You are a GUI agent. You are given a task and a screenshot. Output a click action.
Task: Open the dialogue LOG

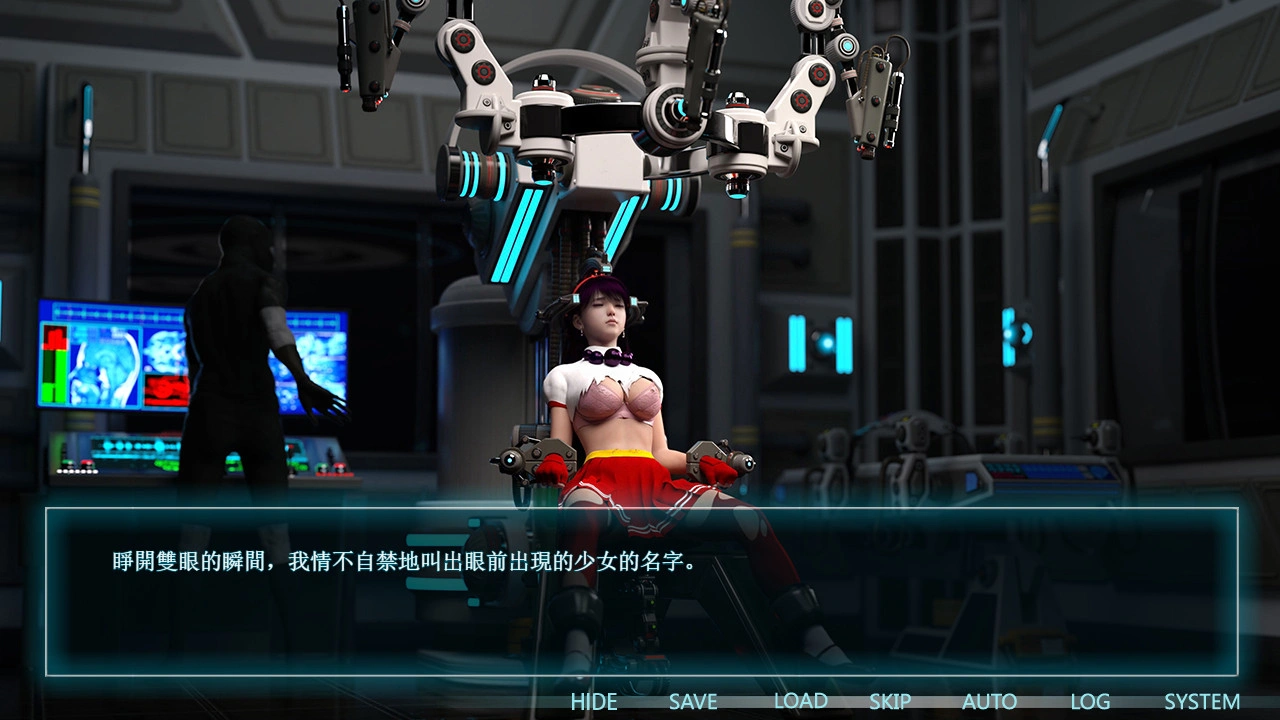point(1090,702)
